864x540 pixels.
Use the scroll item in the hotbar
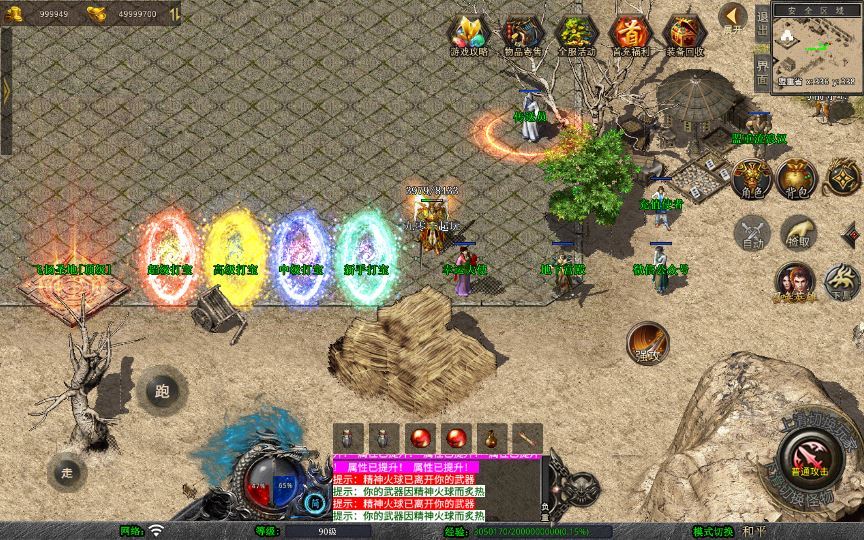point(526,438)
